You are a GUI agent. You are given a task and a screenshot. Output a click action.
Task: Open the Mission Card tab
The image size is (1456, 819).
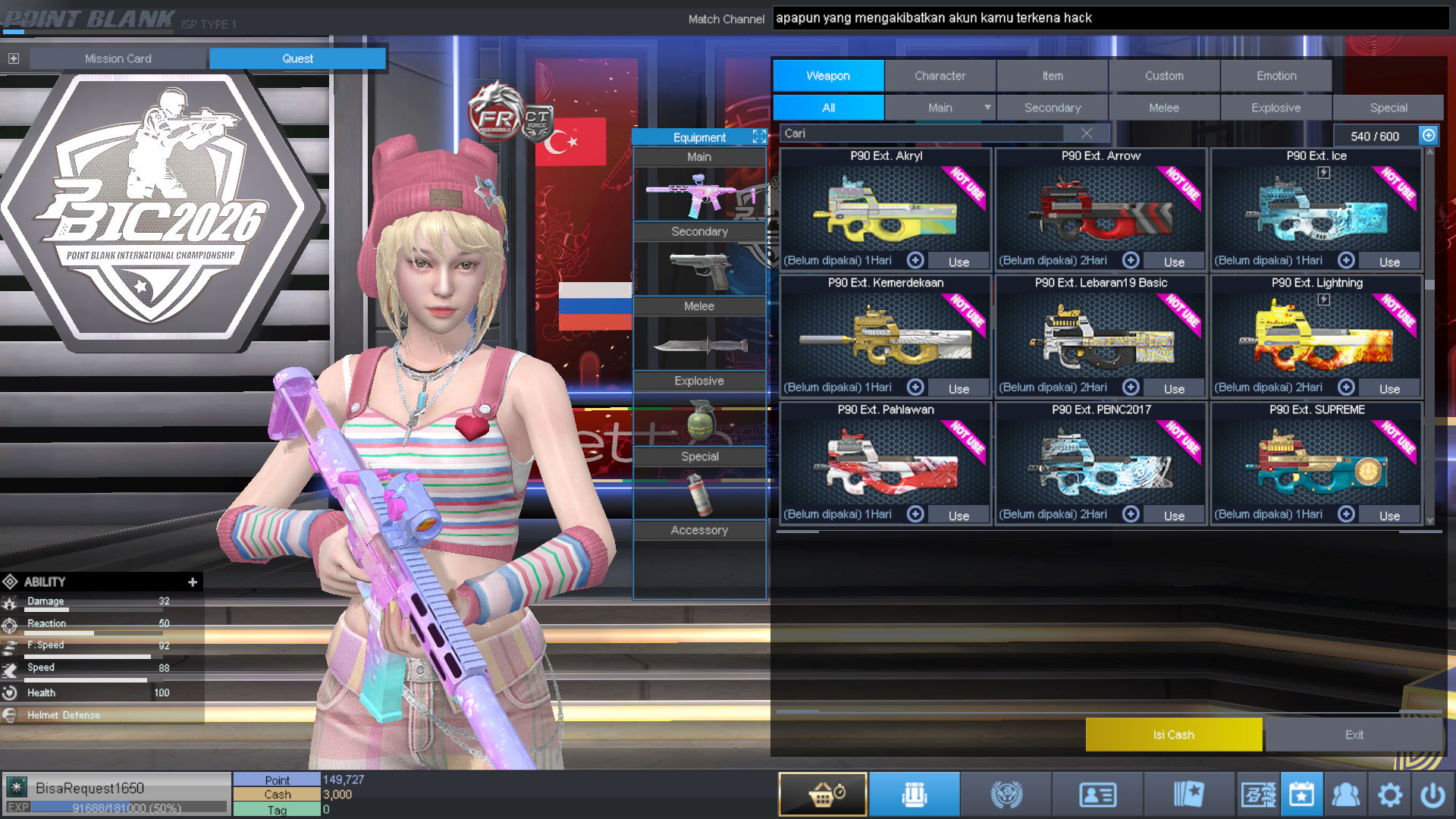(118, 58)
